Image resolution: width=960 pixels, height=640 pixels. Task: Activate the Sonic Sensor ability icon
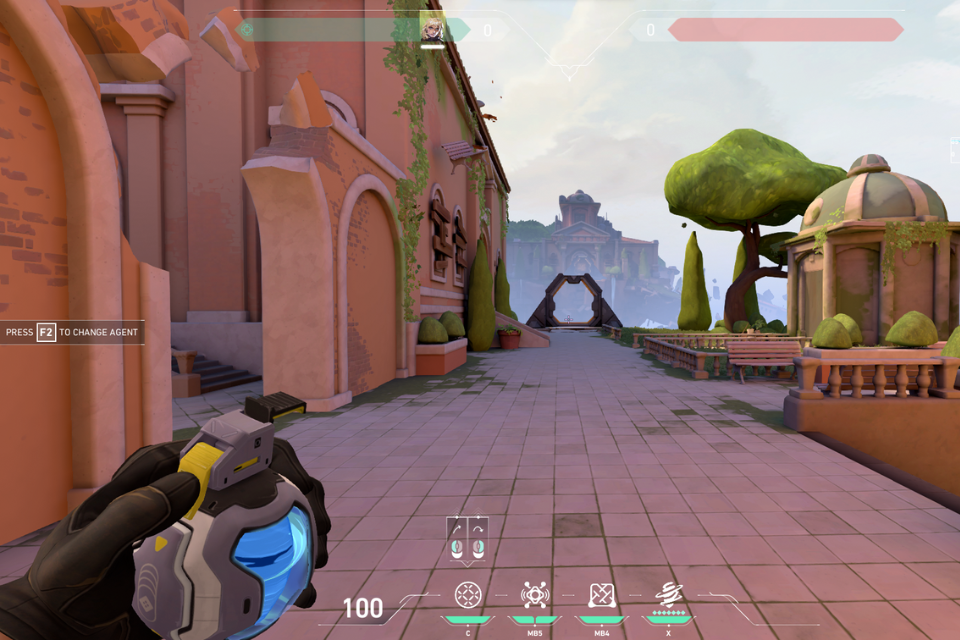point(535,595)
